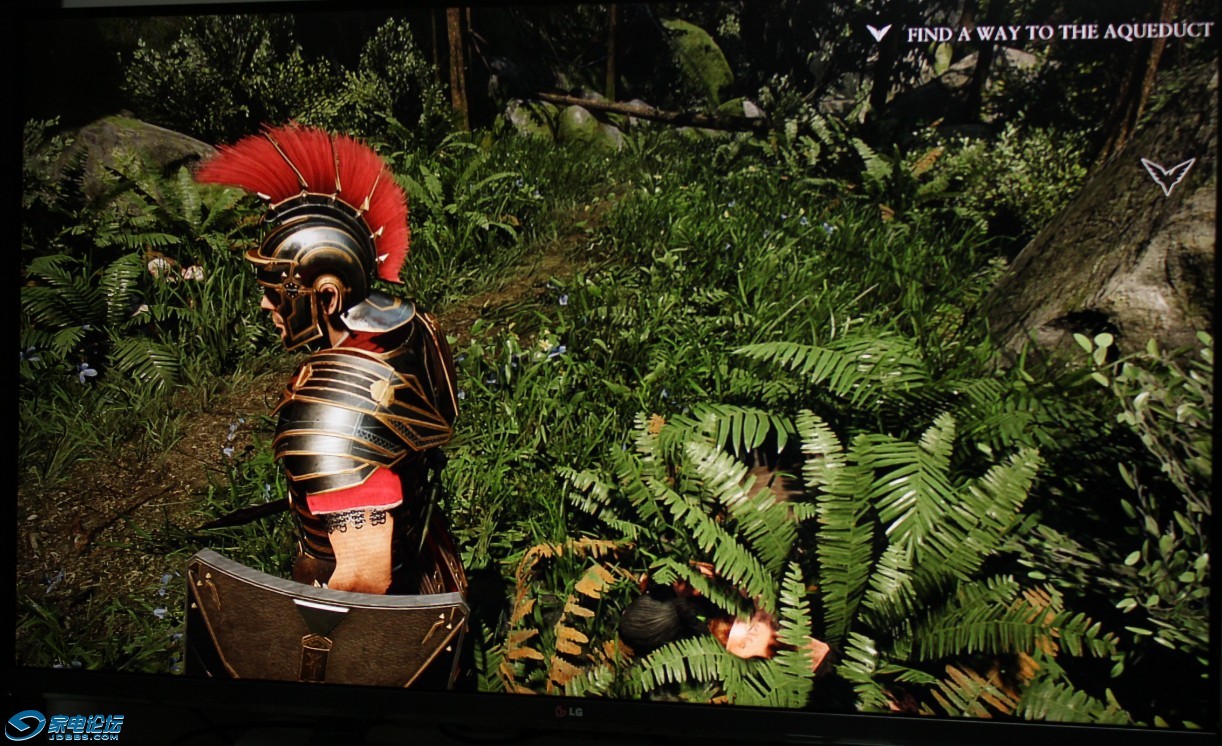The image size is (1222, 746).
Task: Open the blue forum watermark logo
Action: [x=64, y=725]
